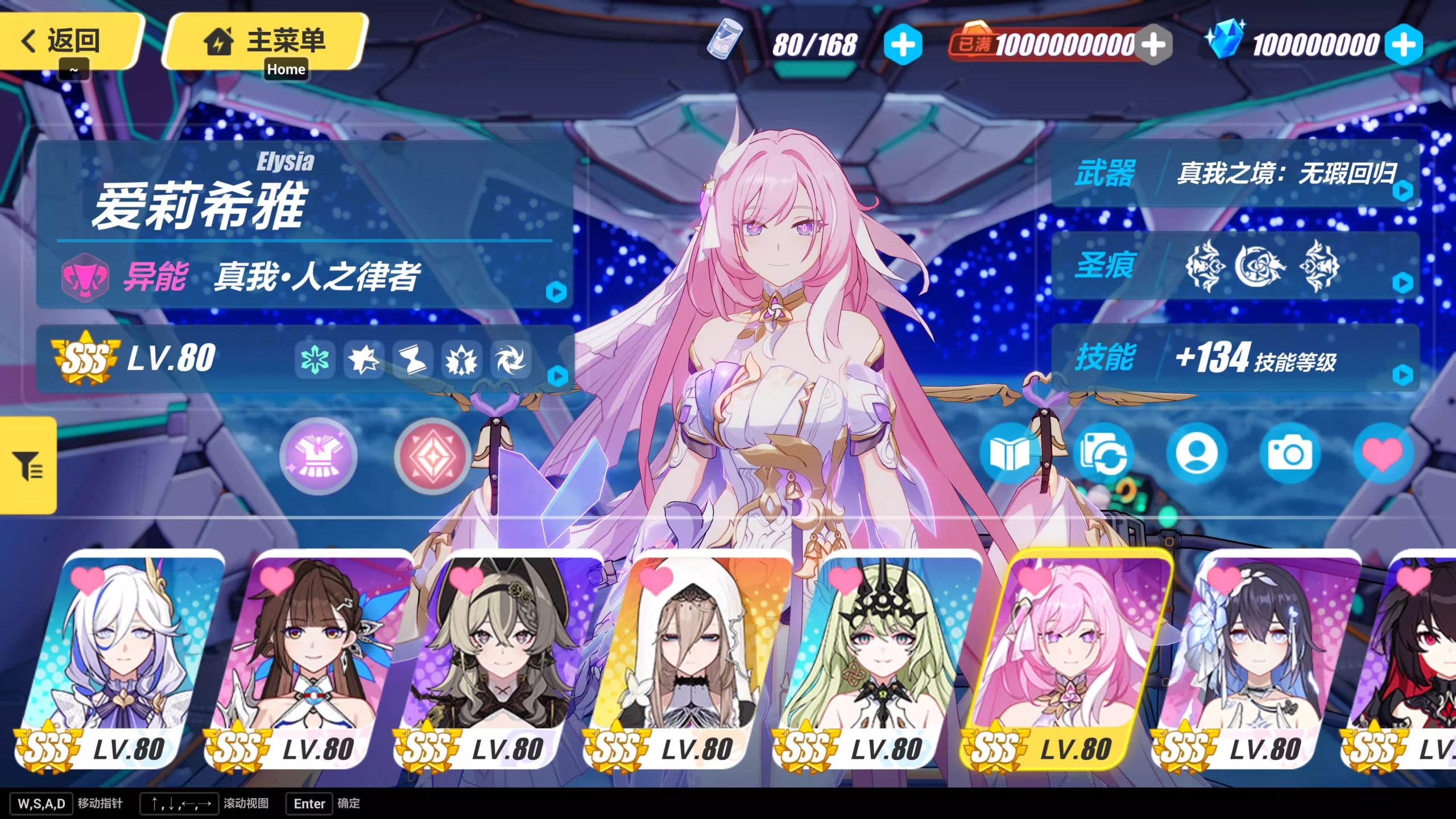This screenshot has height=819, width=1456.
Task: Add crystals with the blue plus button
Action: (x=1403, y=44)
